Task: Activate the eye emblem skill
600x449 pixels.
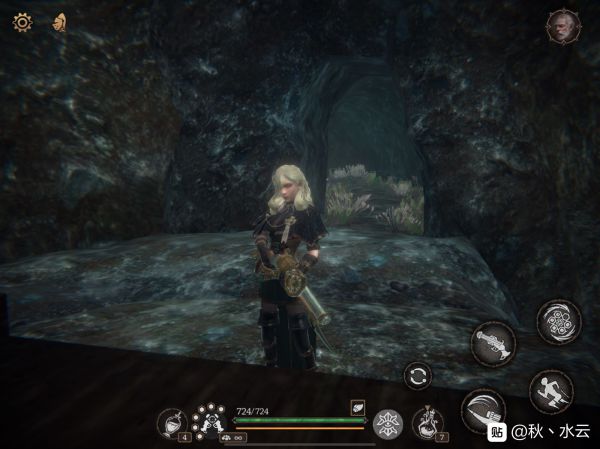Action: pyautogui.click(x=387, y=424)
